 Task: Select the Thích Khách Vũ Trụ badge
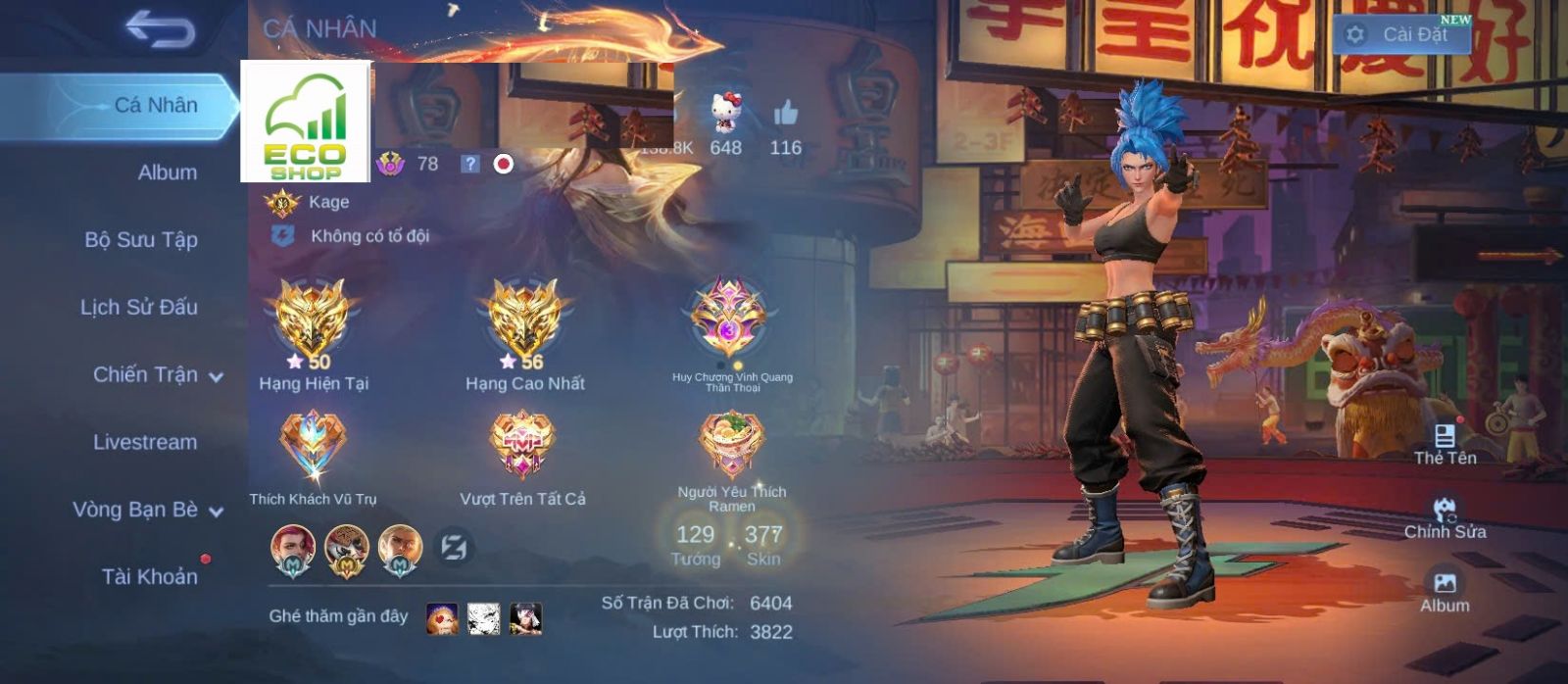(313, 446)
